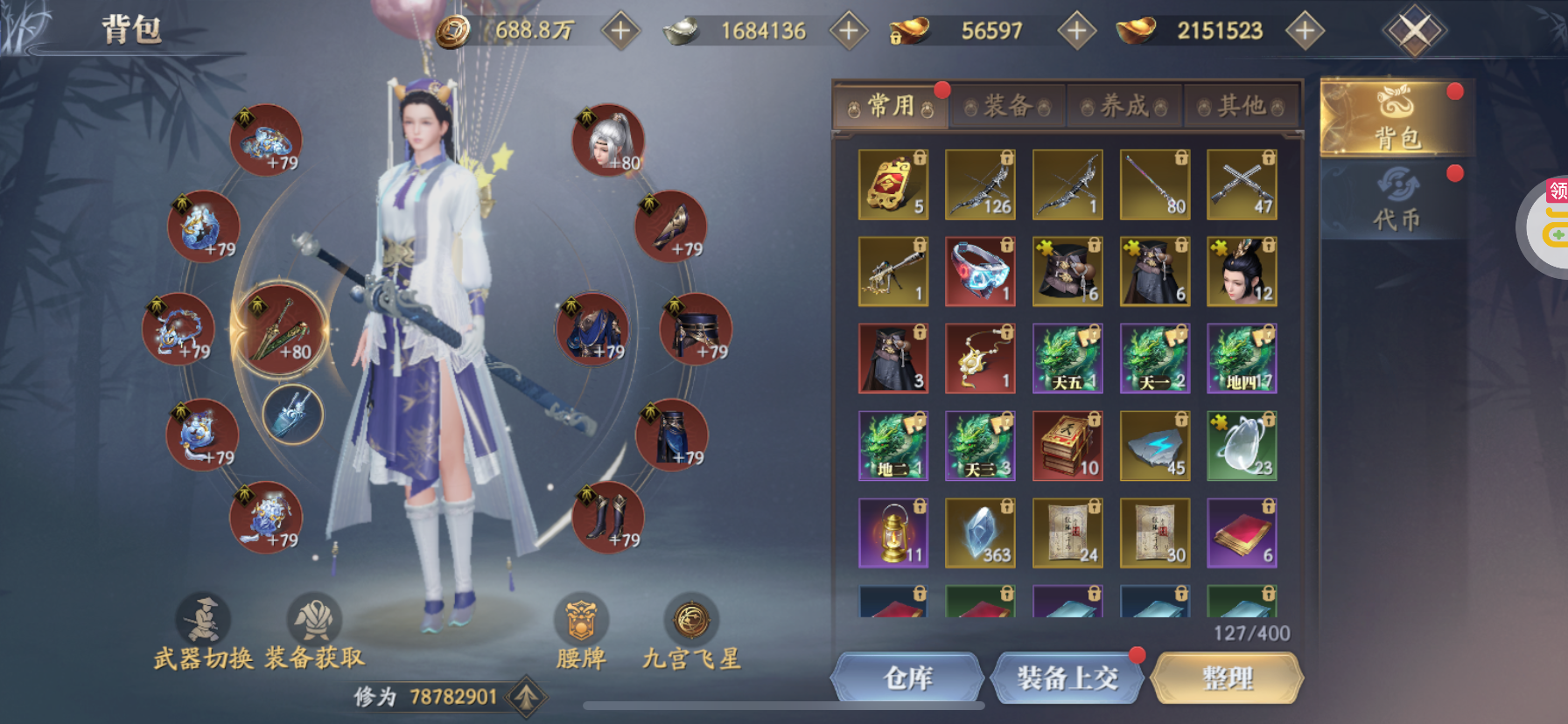This screenshot has height=724, width=1568.
Task: Select the silver-haired headpiece equipment slot
Action: tap(608, 141)
